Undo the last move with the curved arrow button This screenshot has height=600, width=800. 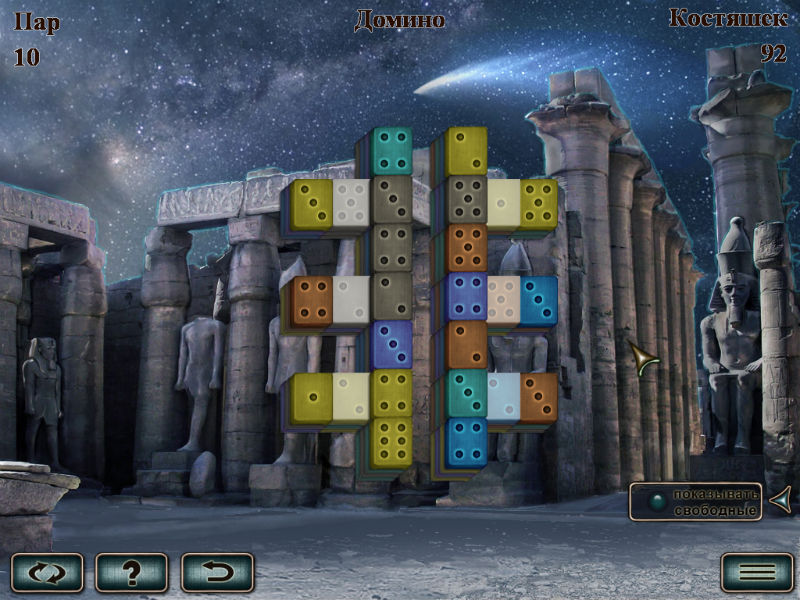pyautogui.click(x=217, y=572)
